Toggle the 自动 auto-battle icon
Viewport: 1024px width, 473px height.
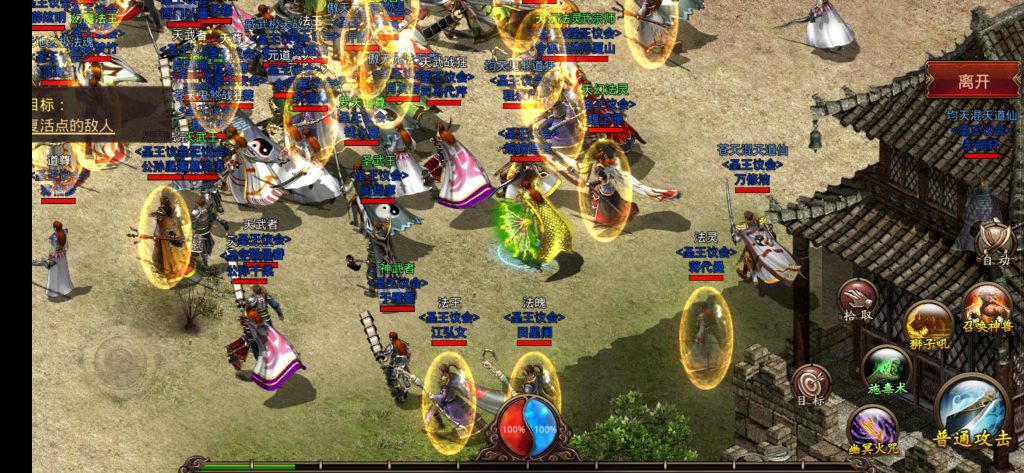994,243
